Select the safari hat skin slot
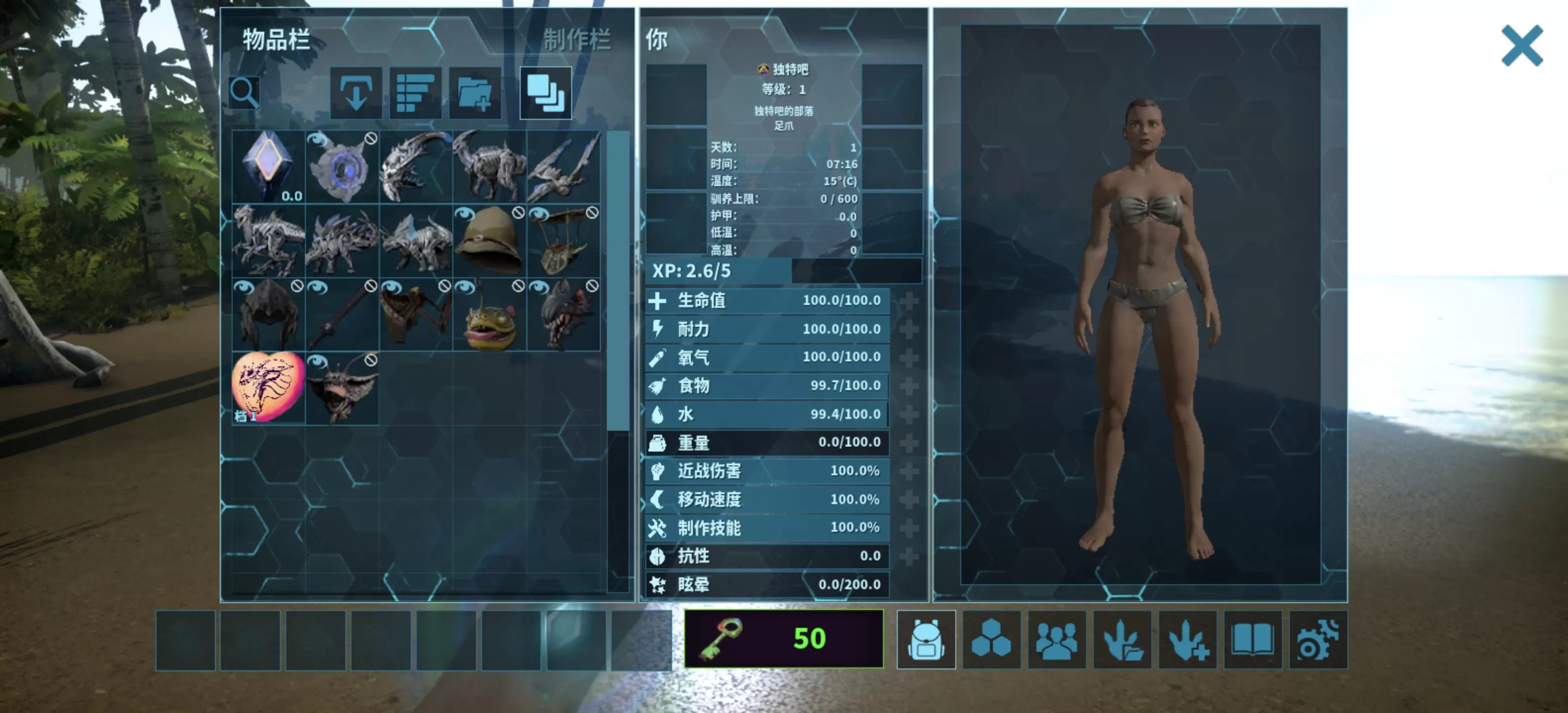Image resolution: width=1568 pixels, height=713 pixels. (490, 241)
